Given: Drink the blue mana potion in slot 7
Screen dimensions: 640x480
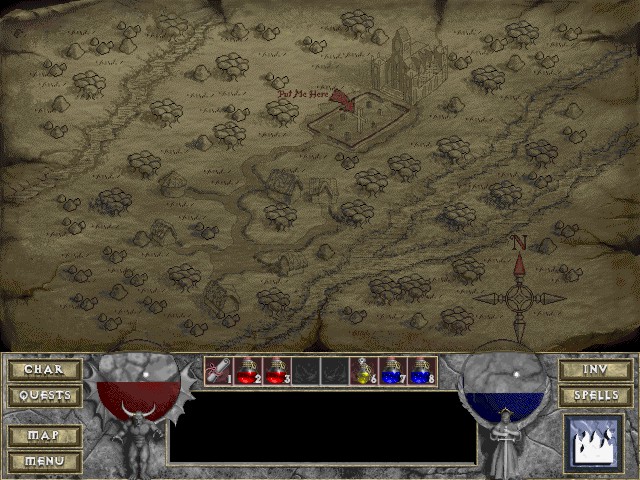Looking at the screenshot, I should (392, 371).
